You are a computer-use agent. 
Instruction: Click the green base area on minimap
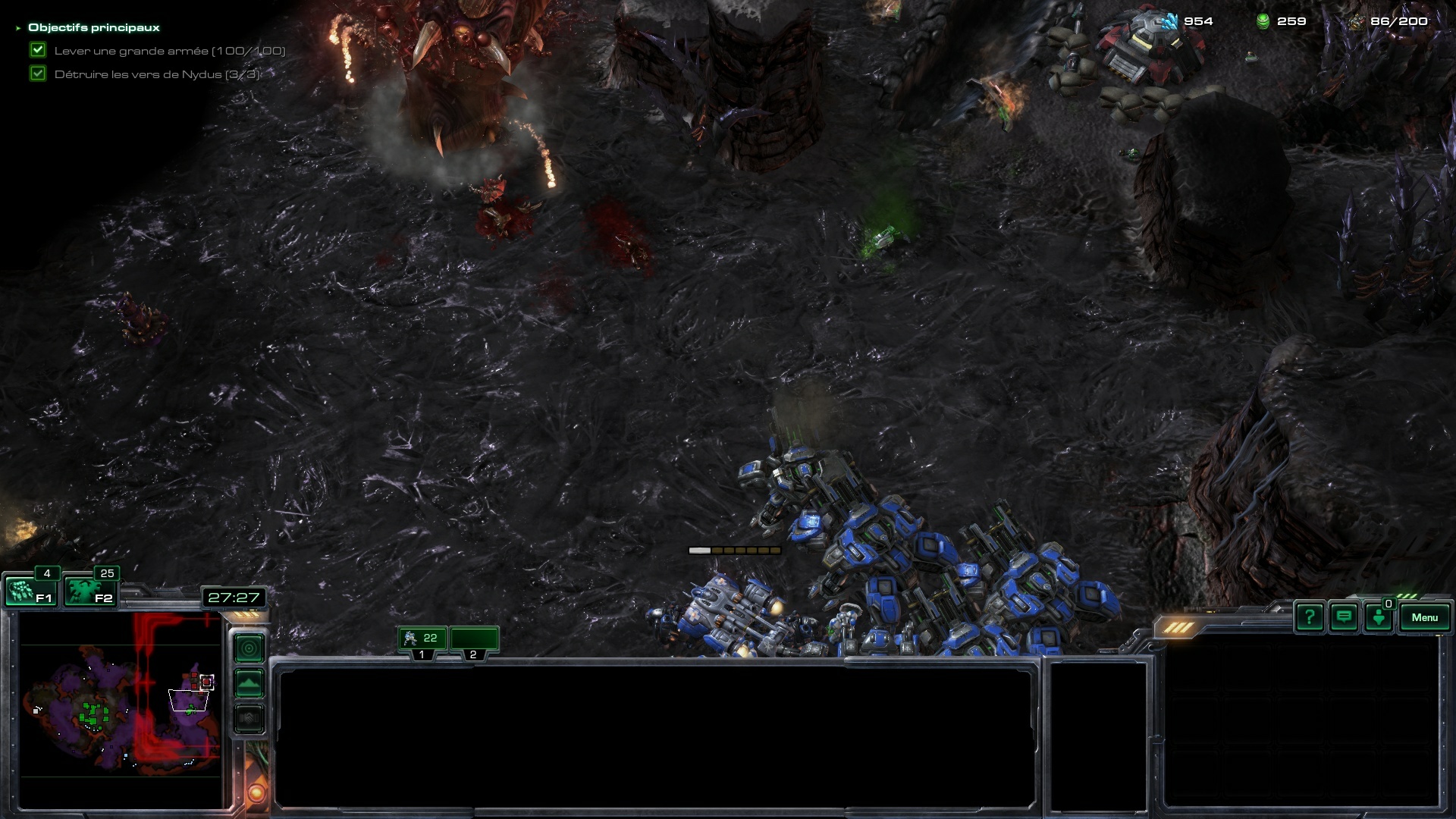tap(94, 714)
